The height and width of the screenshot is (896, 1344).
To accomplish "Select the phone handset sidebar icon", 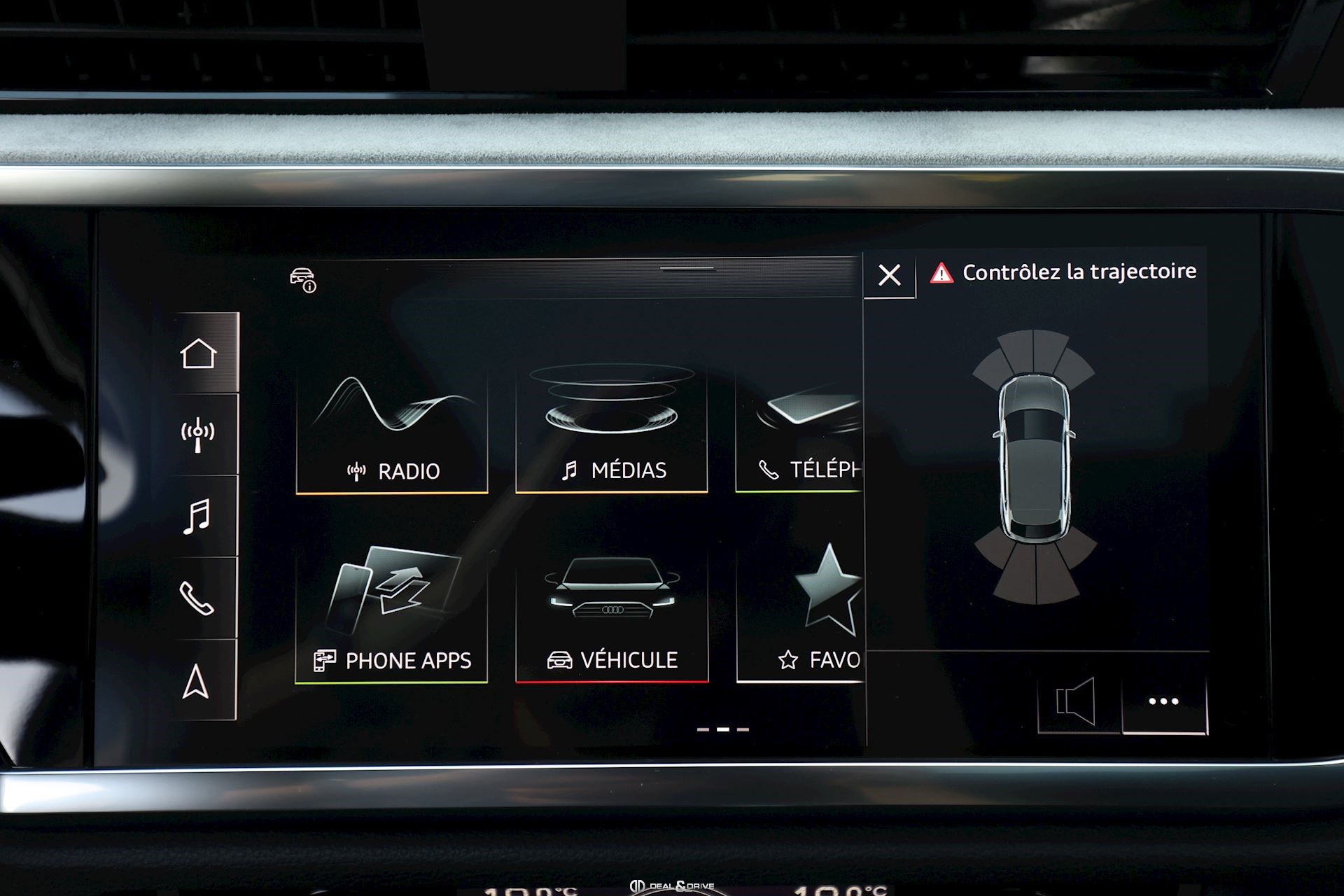I will coord(198,598).
